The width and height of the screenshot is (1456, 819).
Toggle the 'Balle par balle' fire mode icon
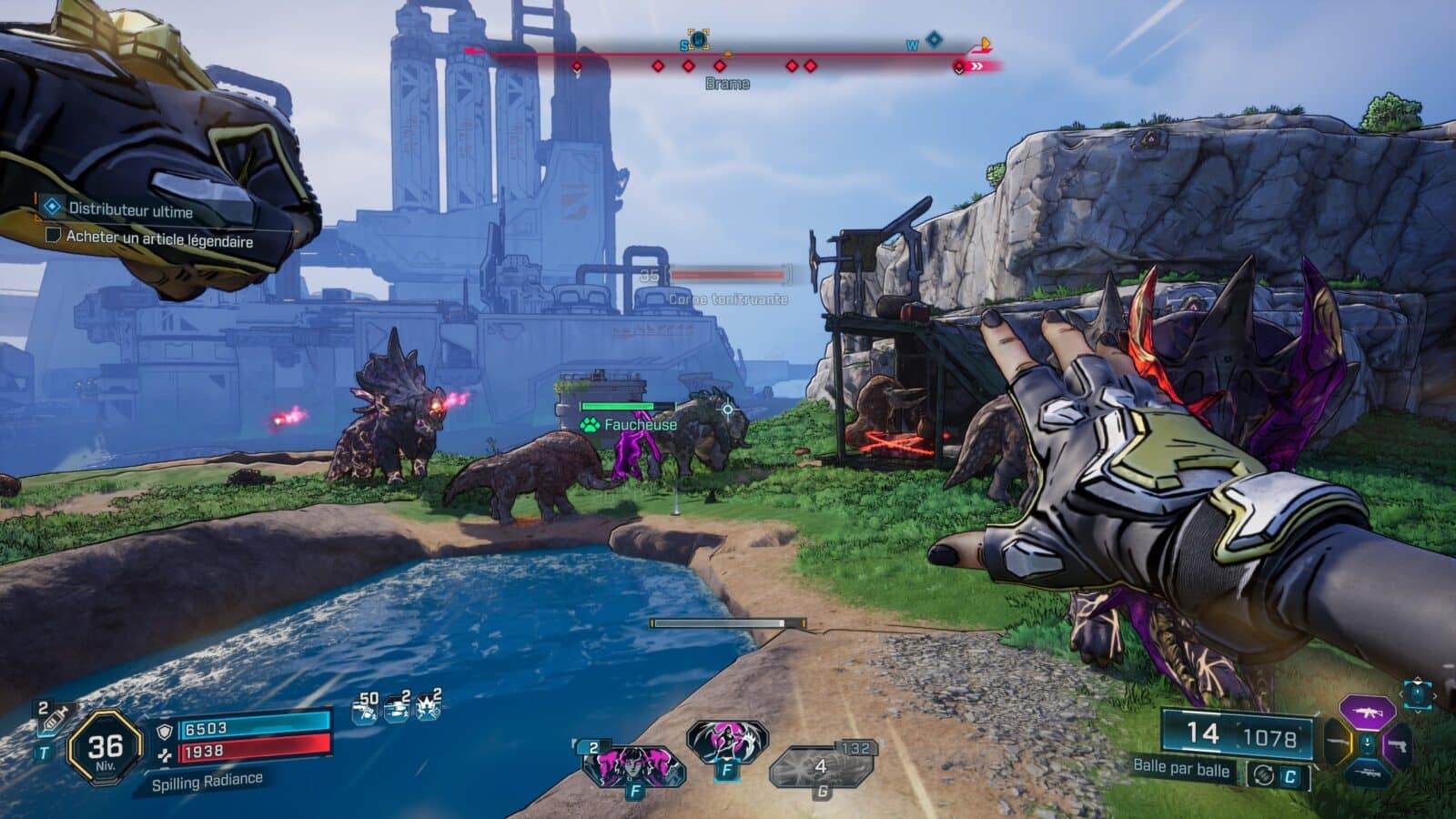point(1263,774)
